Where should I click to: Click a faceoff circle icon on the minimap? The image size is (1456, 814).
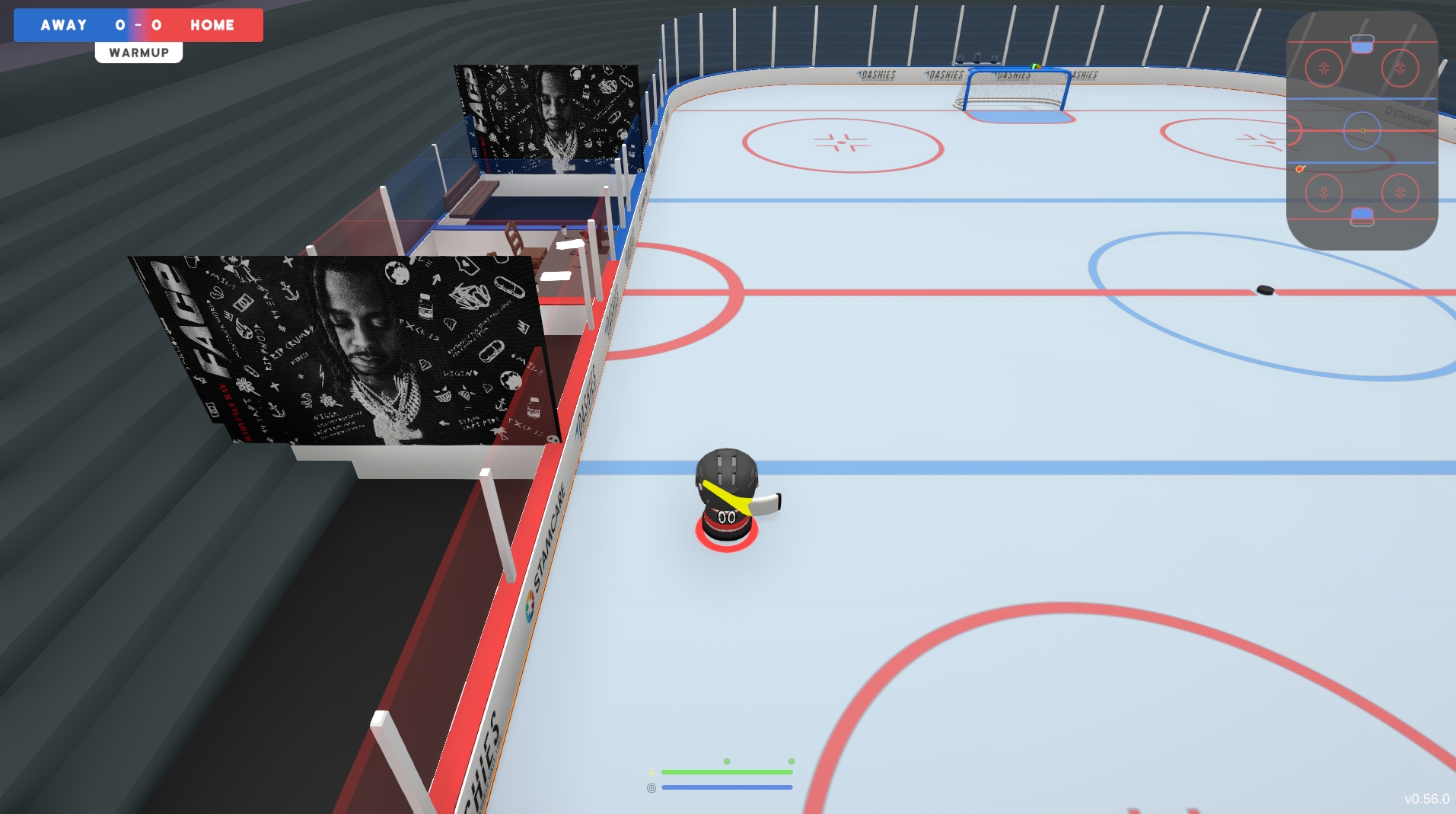pos(1324,68)
